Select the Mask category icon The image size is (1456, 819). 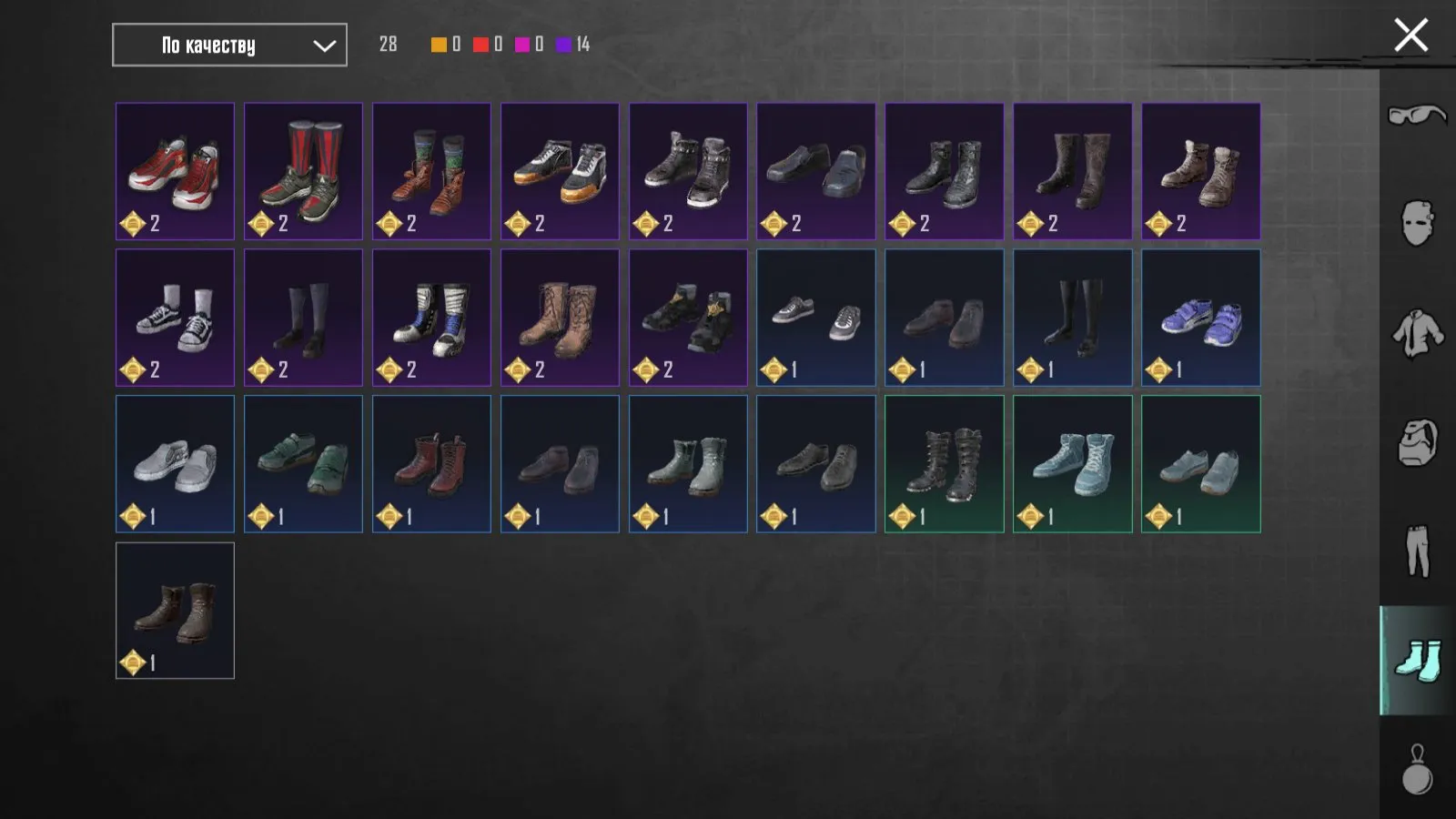click(x=1416, y=221)
